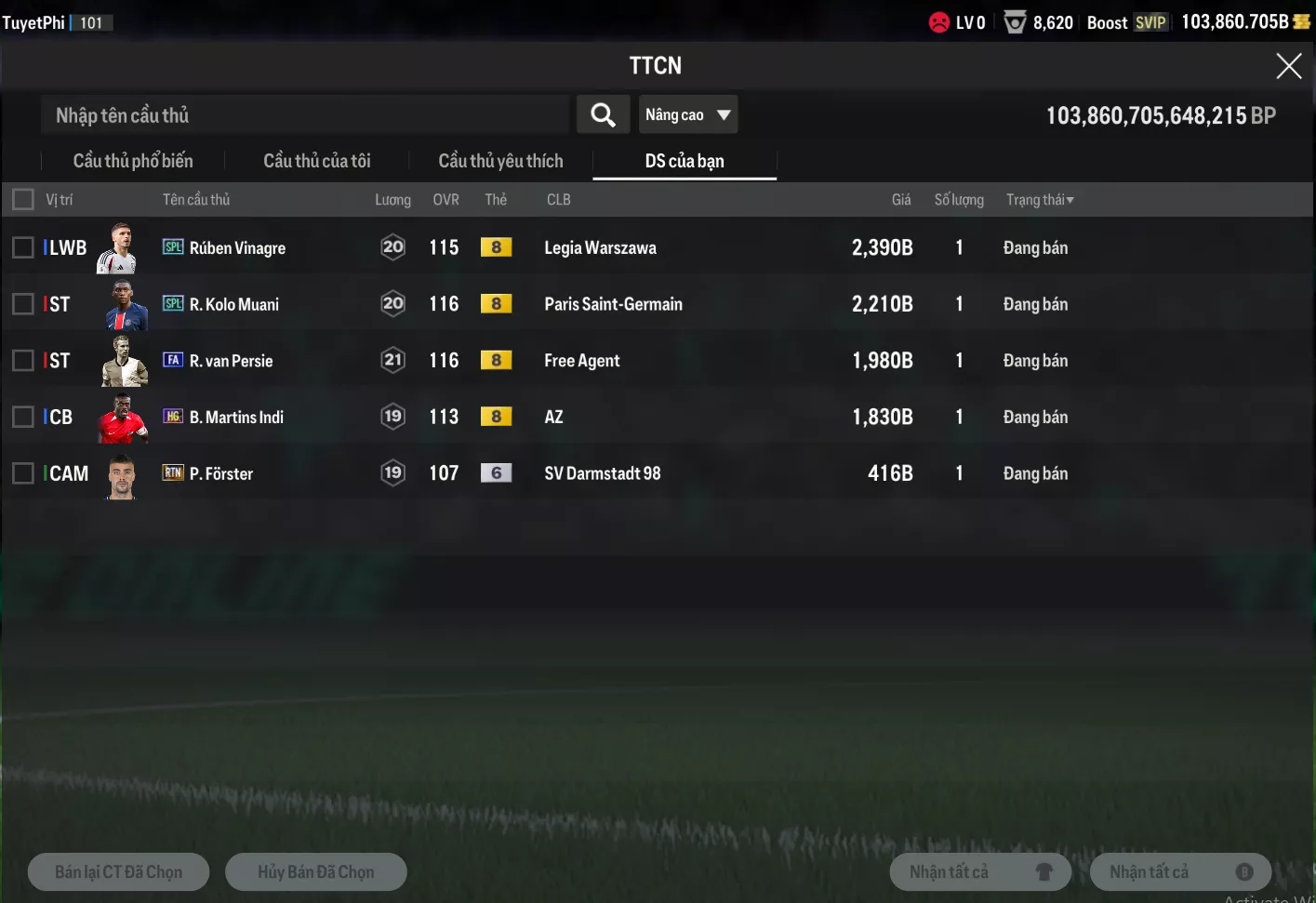This screenshot has height=903, width=1316.
Task: Tick P. Förster's row checkbox
Action: point(23,473)
